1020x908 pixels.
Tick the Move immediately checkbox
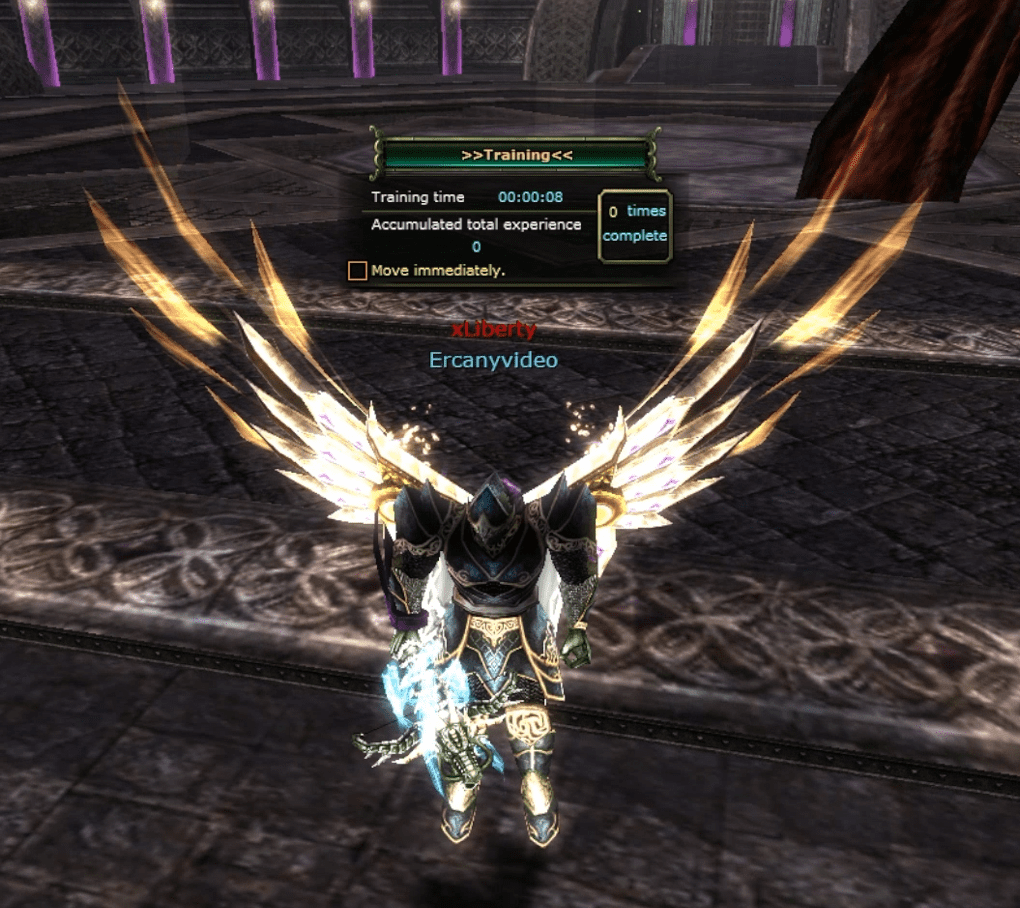pos(357,270)
